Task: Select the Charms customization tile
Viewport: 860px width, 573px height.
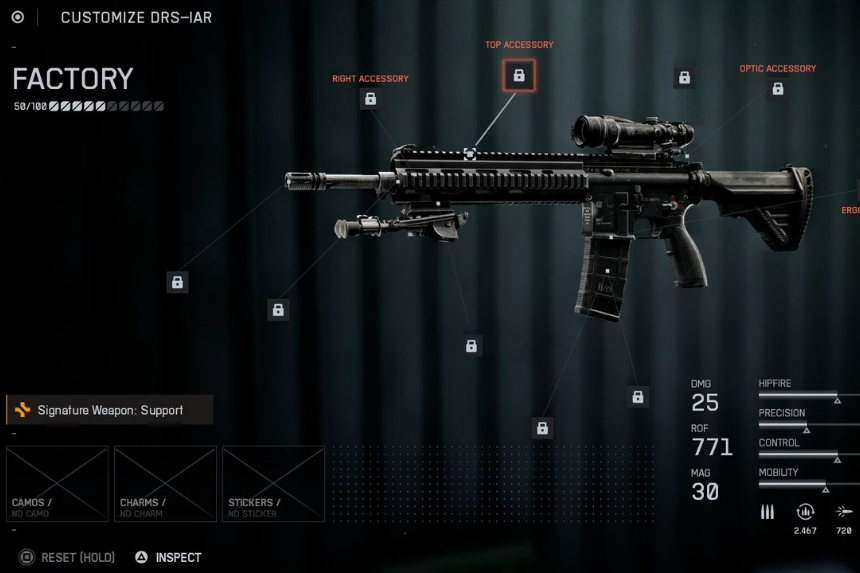Action: pos(165,484)
